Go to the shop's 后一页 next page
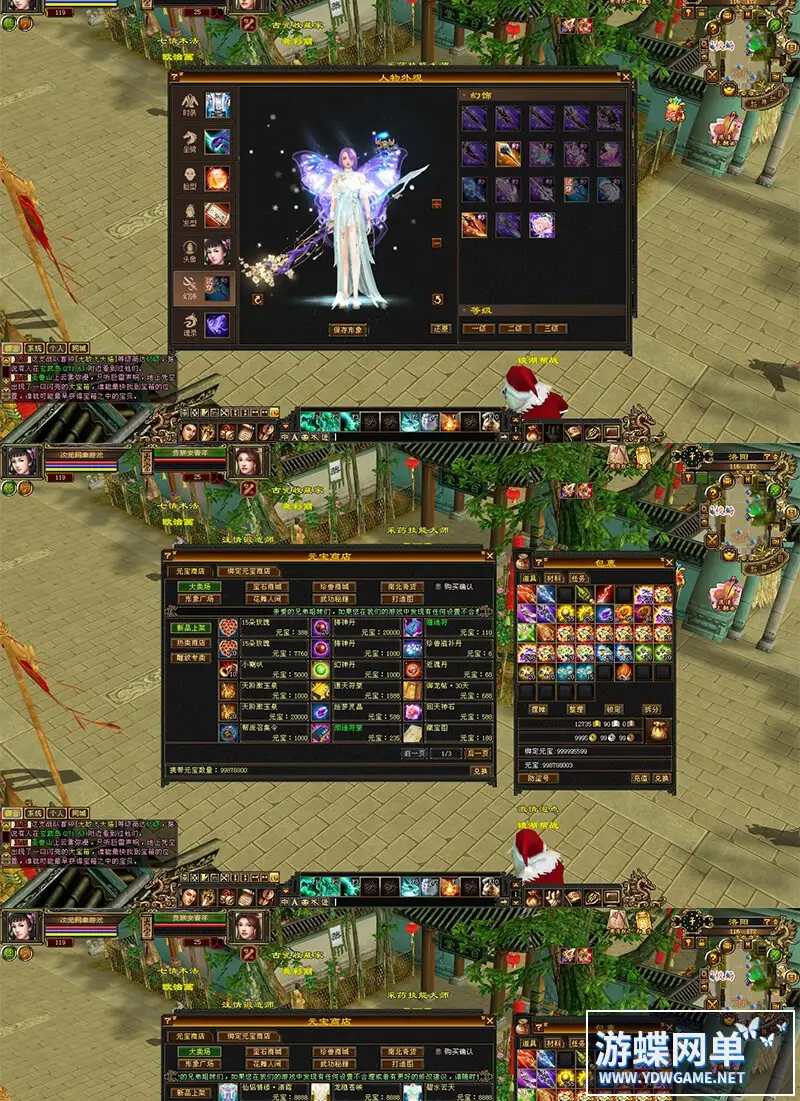This screenshot has height=1101, width=800. coord(477,753)
